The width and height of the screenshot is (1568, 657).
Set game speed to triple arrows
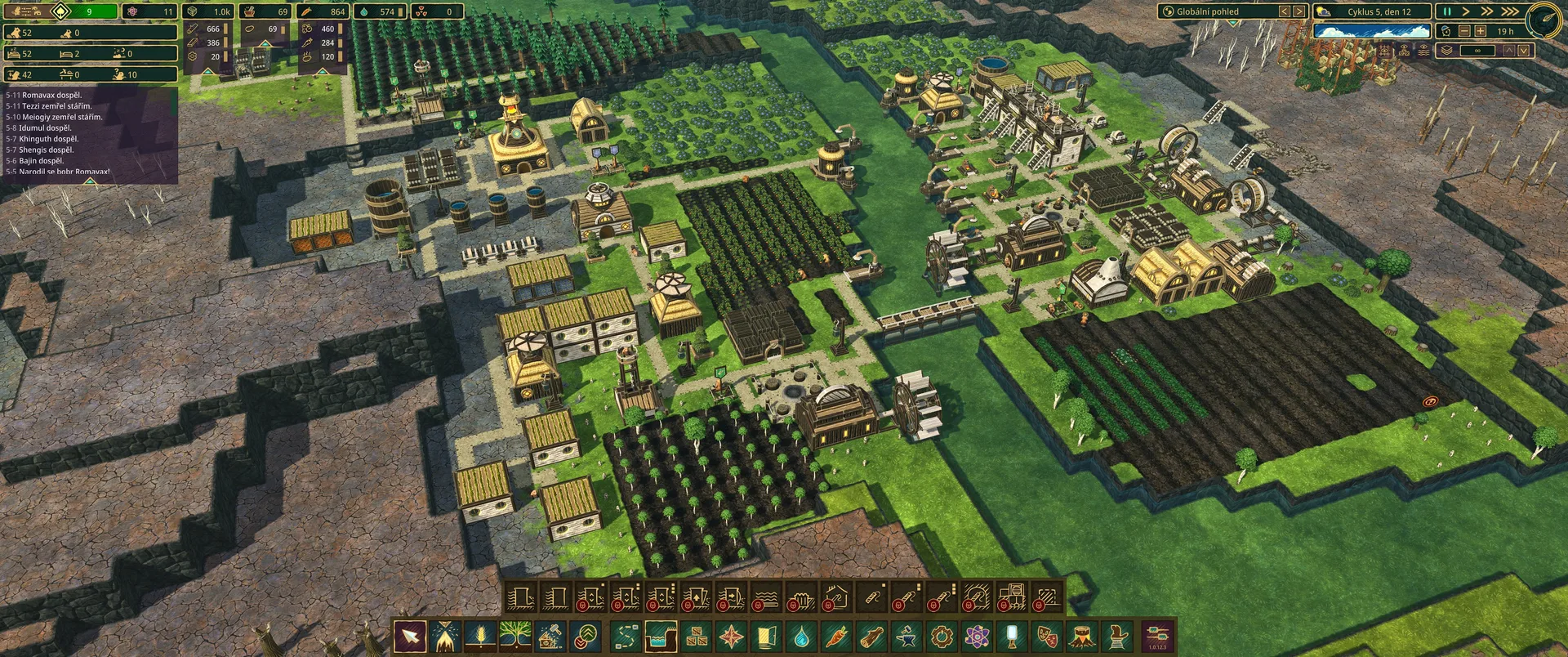coord(1510,11)
